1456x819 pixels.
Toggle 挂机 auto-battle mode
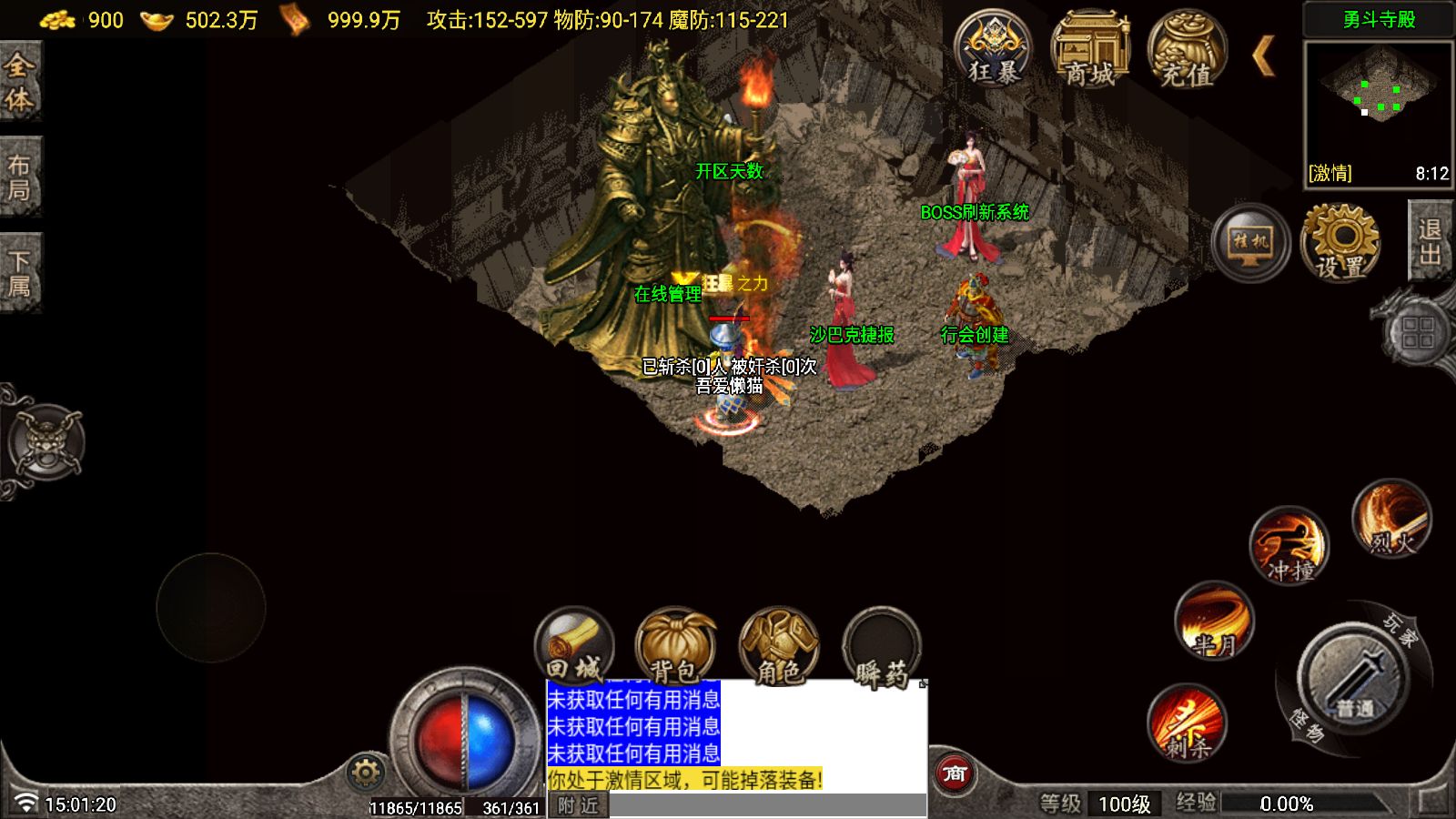(1250, 242)
